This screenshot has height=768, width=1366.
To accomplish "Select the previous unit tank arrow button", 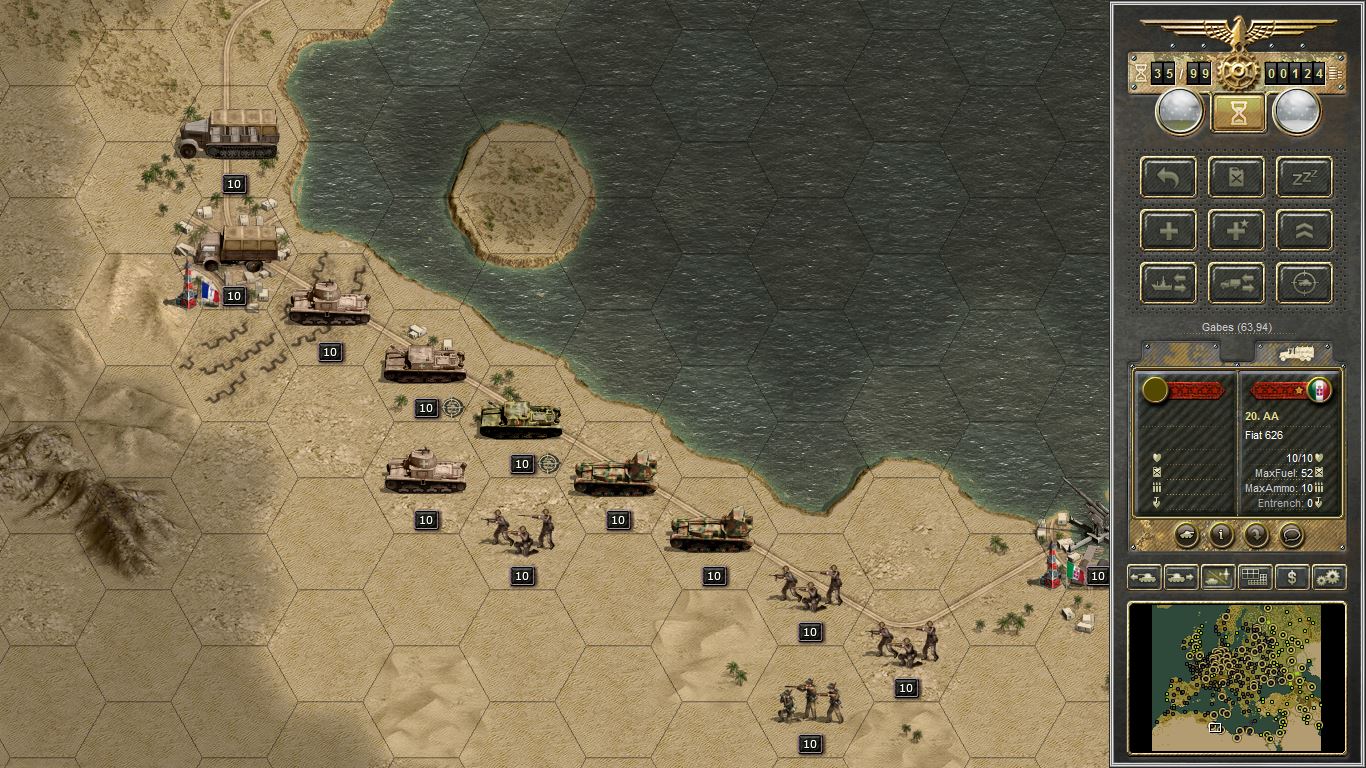I will pos(1145,577).
